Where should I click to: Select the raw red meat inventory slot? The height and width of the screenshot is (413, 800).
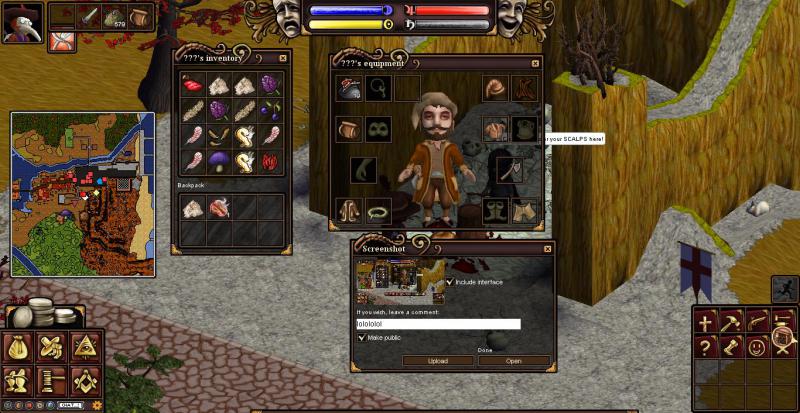click(193, 85)
